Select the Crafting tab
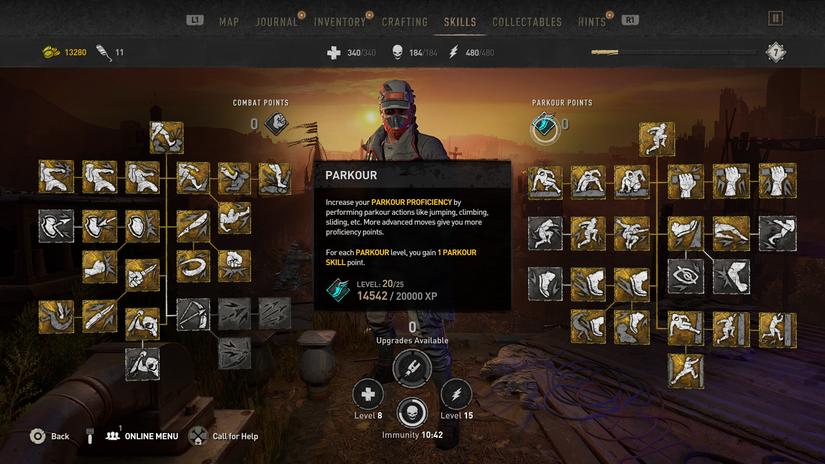Image resolution: width=825 pixels, height=464 pixels. click(405, 22)
